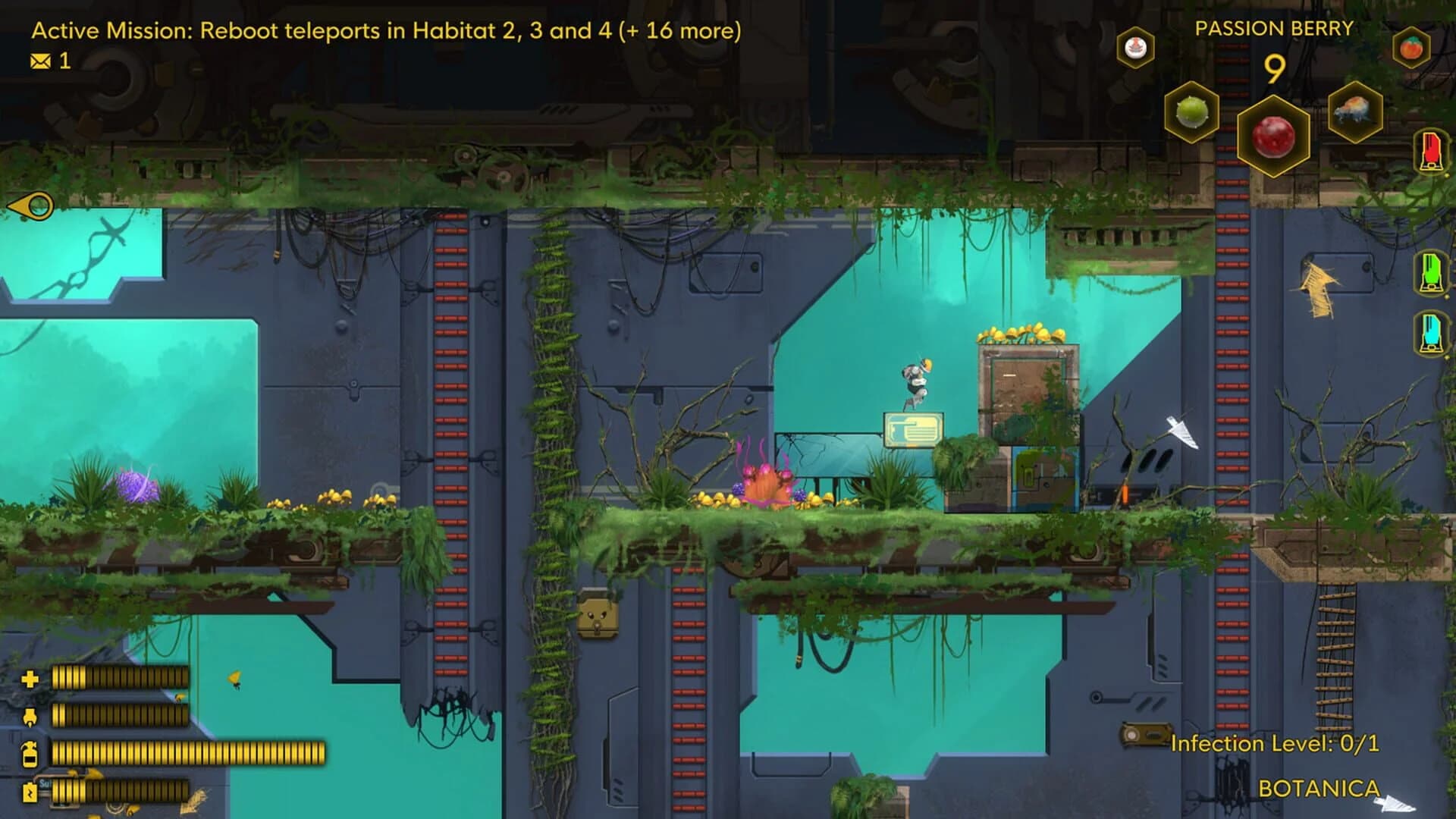Toggle the map peek eye icon top left
1456x819 pixels.
point(28,205)
